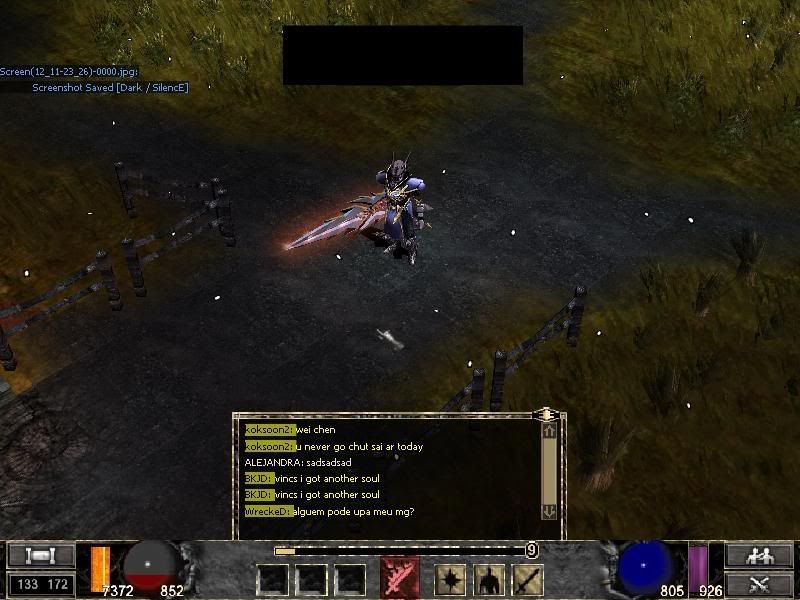This screenshot has width=800, height=600.
Task: Click the scroll-shaped button above the coordinates
Action: tap(41, 556)
